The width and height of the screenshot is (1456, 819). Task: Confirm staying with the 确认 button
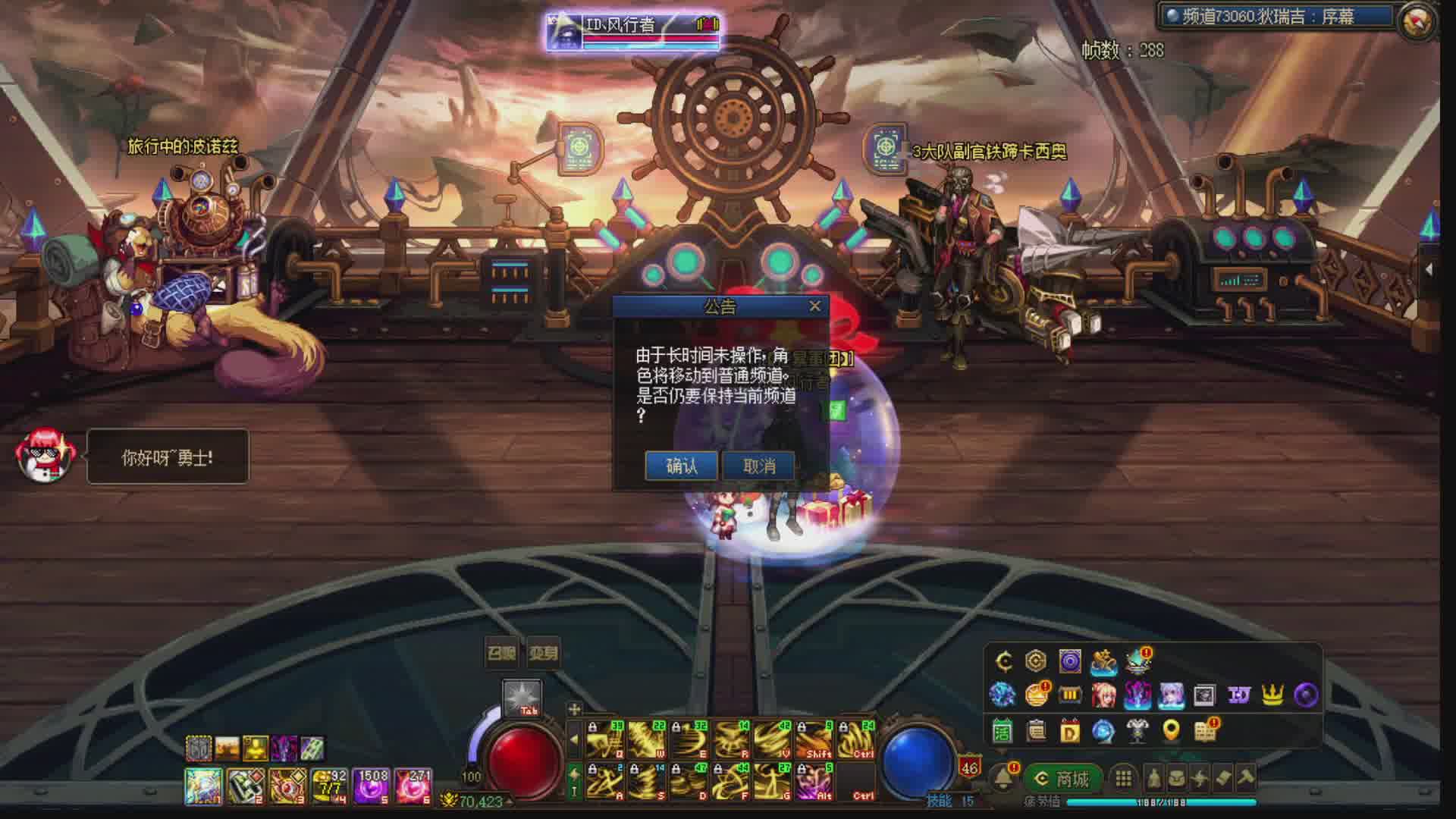coord(681,466)
